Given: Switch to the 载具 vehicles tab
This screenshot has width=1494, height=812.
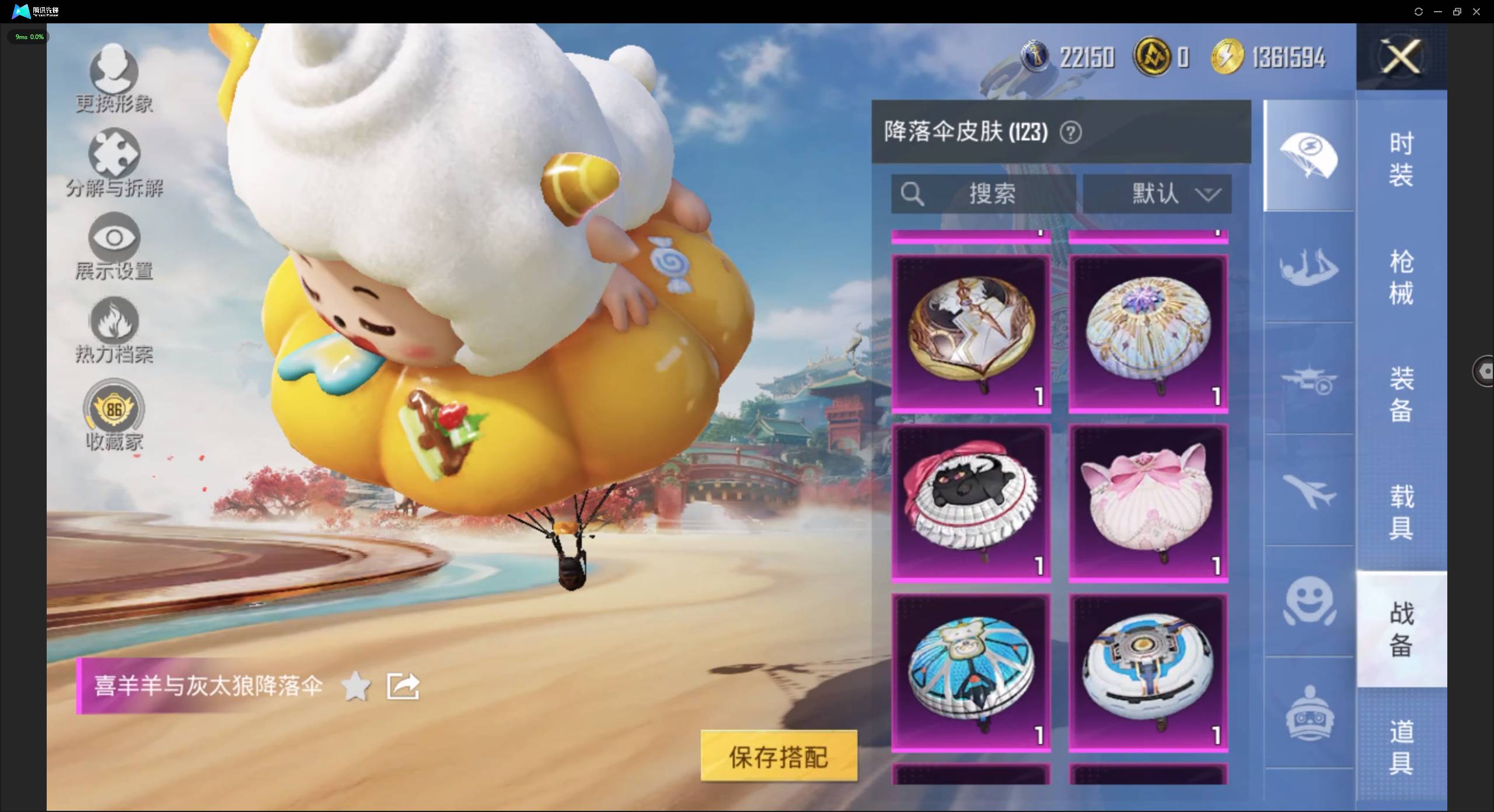Looking at the screenshot, I should point(1402,510).
